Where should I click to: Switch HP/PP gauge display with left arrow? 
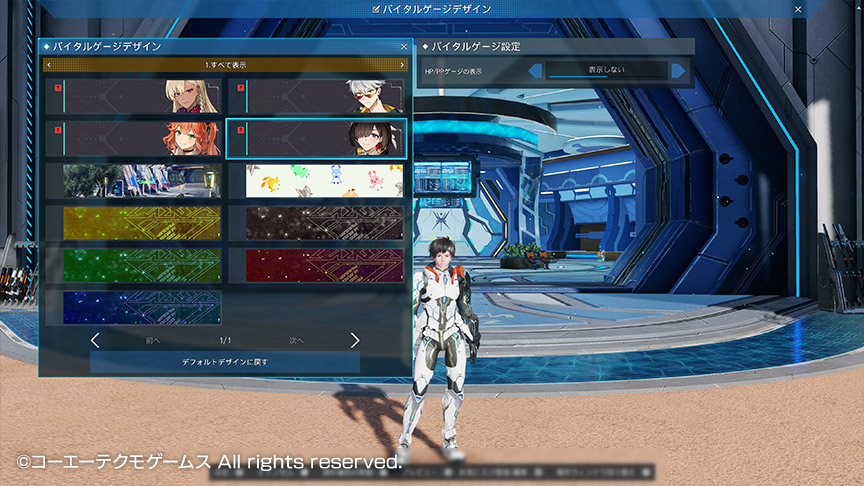pos(536,71)
